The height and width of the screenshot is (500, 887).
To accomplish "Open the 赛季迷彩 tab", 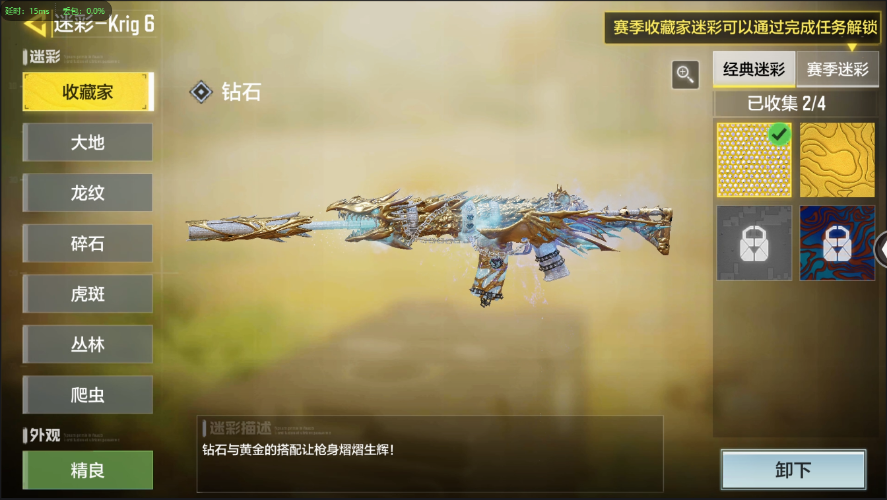I will pyautogui.click(x=838, y=70).
